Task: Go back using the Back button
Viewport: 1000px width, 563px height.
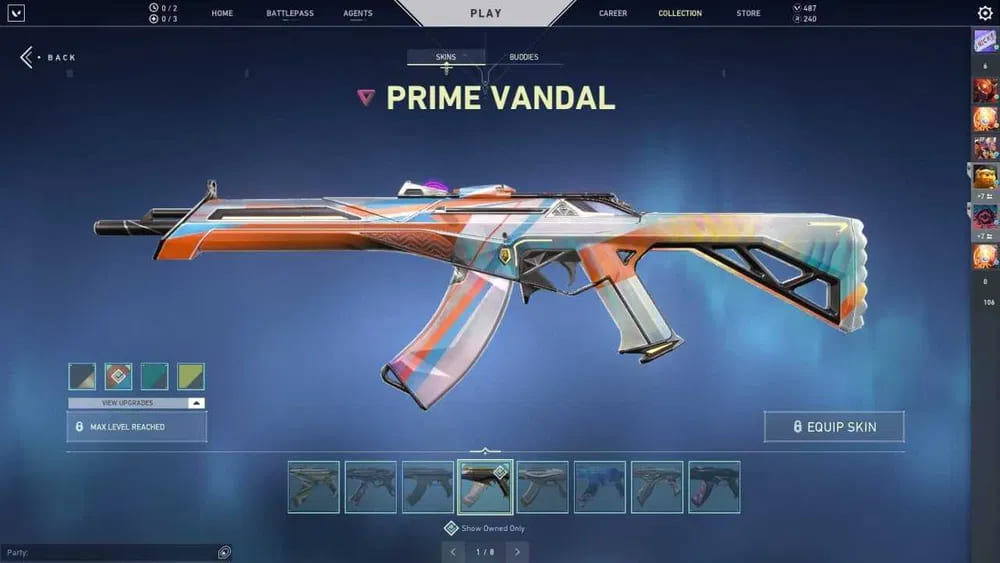Action: coord(48,57)
